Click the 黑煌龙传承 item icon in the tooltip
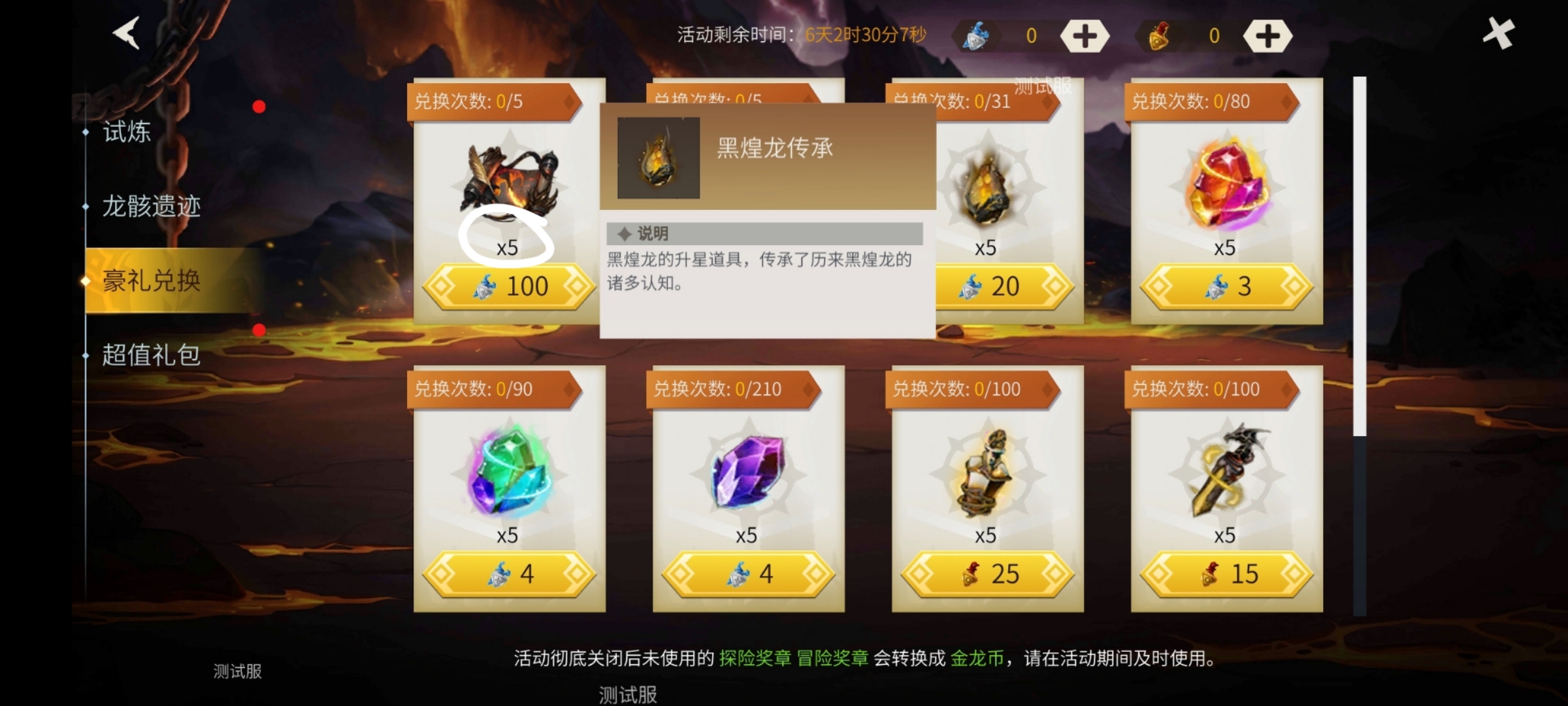The height and width of the screenshot is (706, 1568). pos(657,158)
